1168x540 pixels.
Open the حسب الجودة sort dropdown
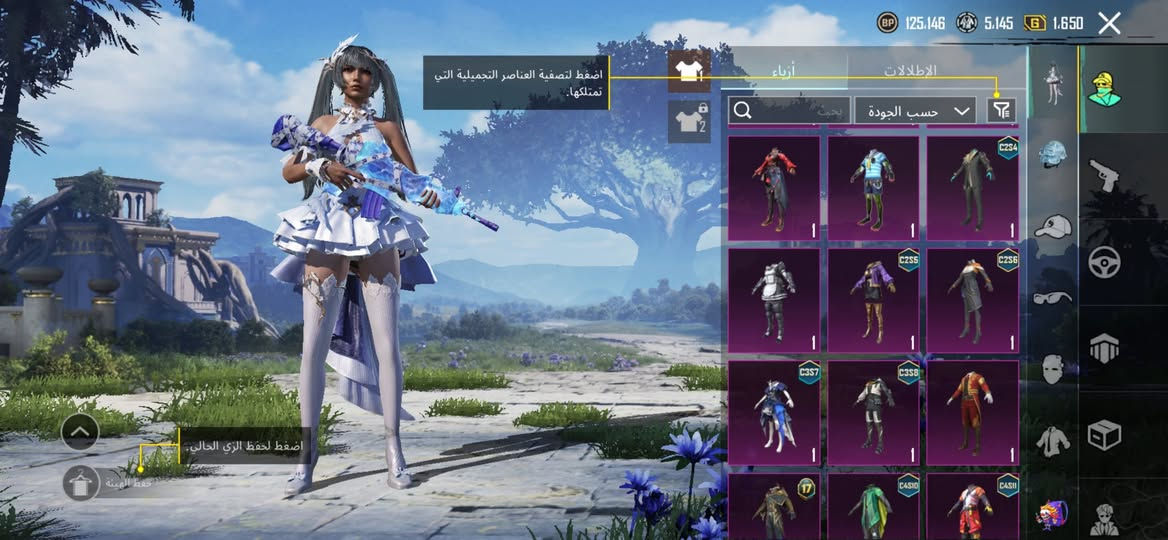pos(915,110)
